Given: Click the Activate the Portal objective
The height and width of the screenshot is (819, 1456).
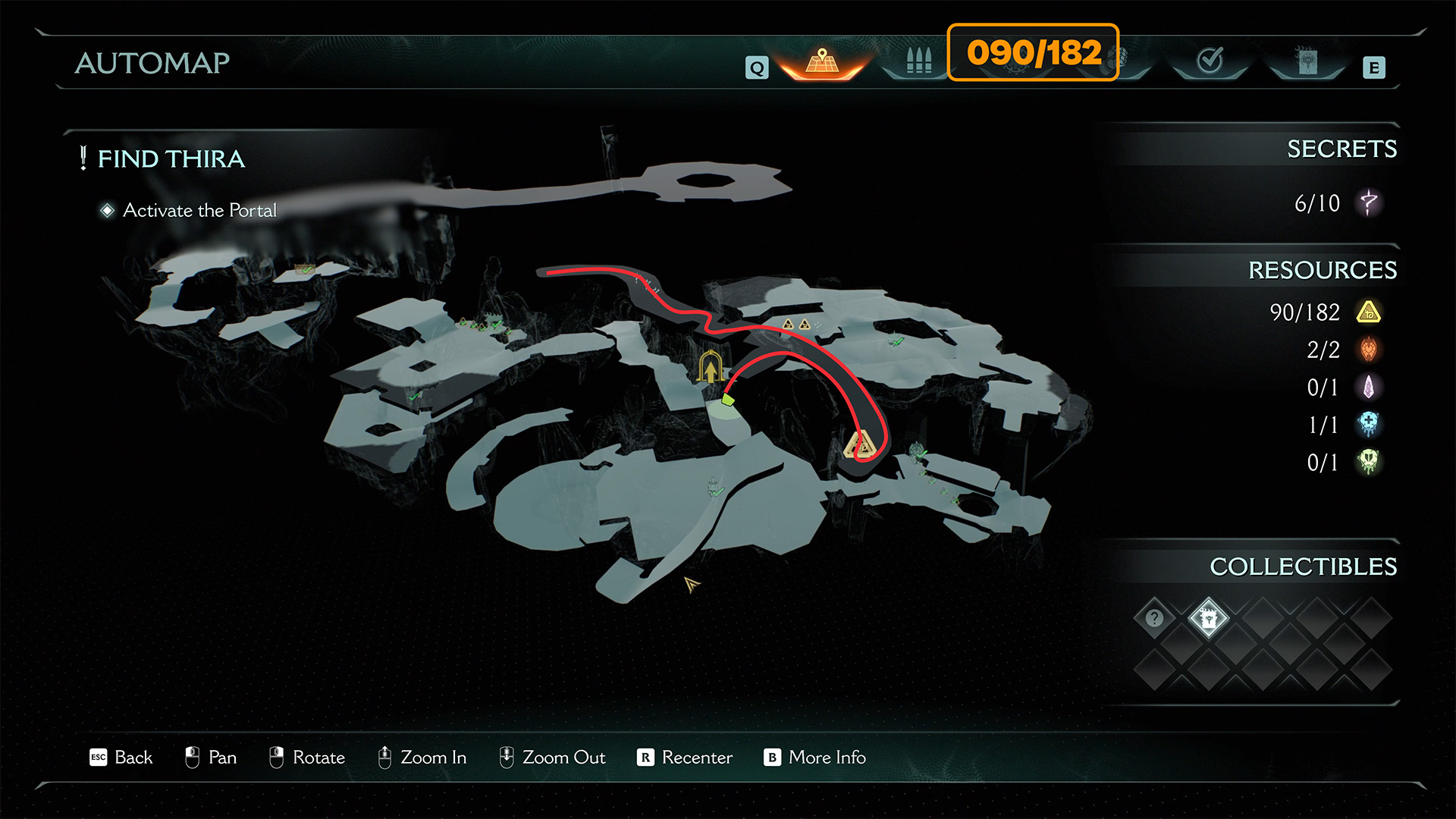Looking at the screenshot, I should [x=199, y=210].
